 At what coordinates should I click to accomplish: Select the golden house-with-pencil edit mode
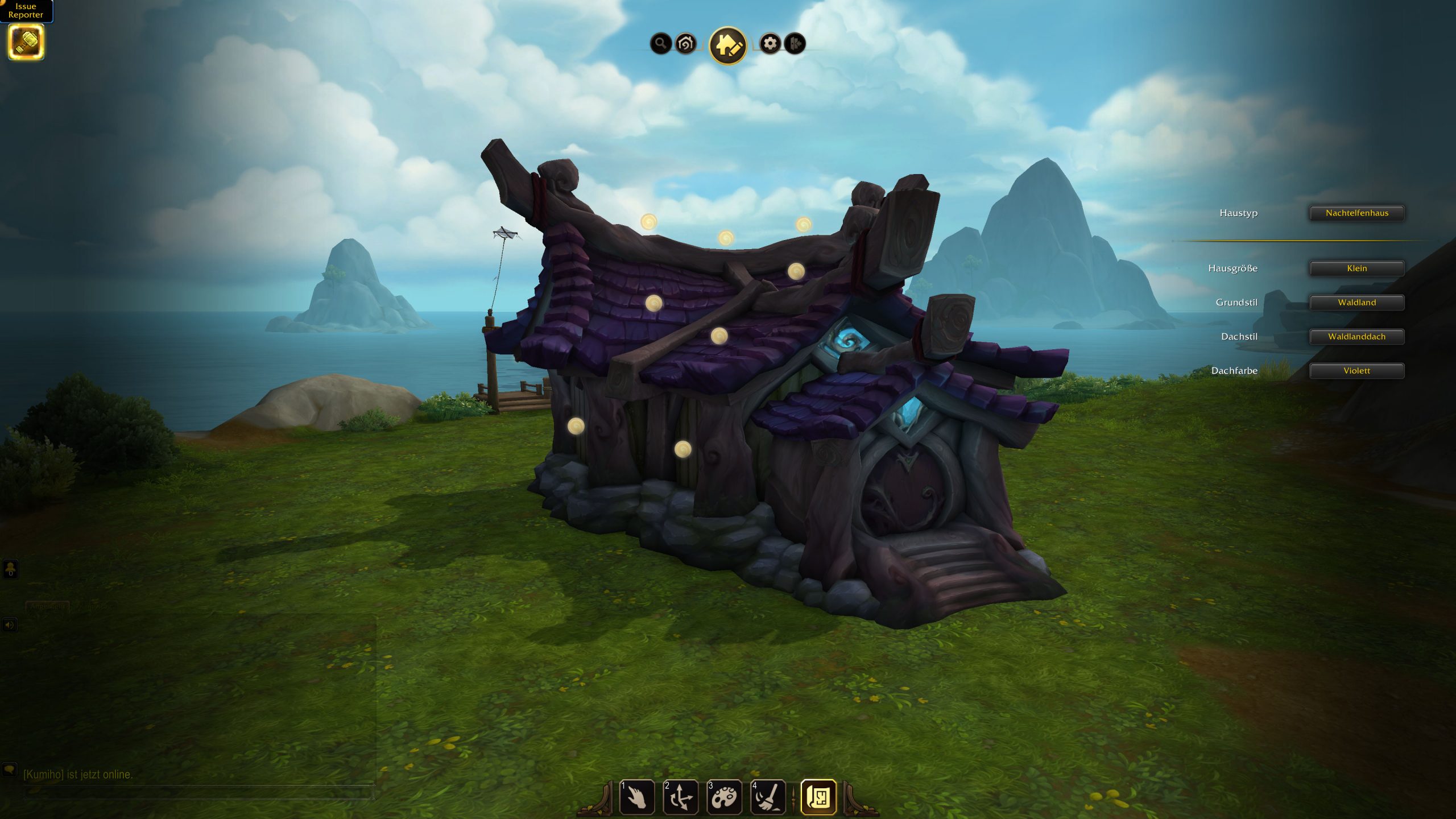point(728,45)
